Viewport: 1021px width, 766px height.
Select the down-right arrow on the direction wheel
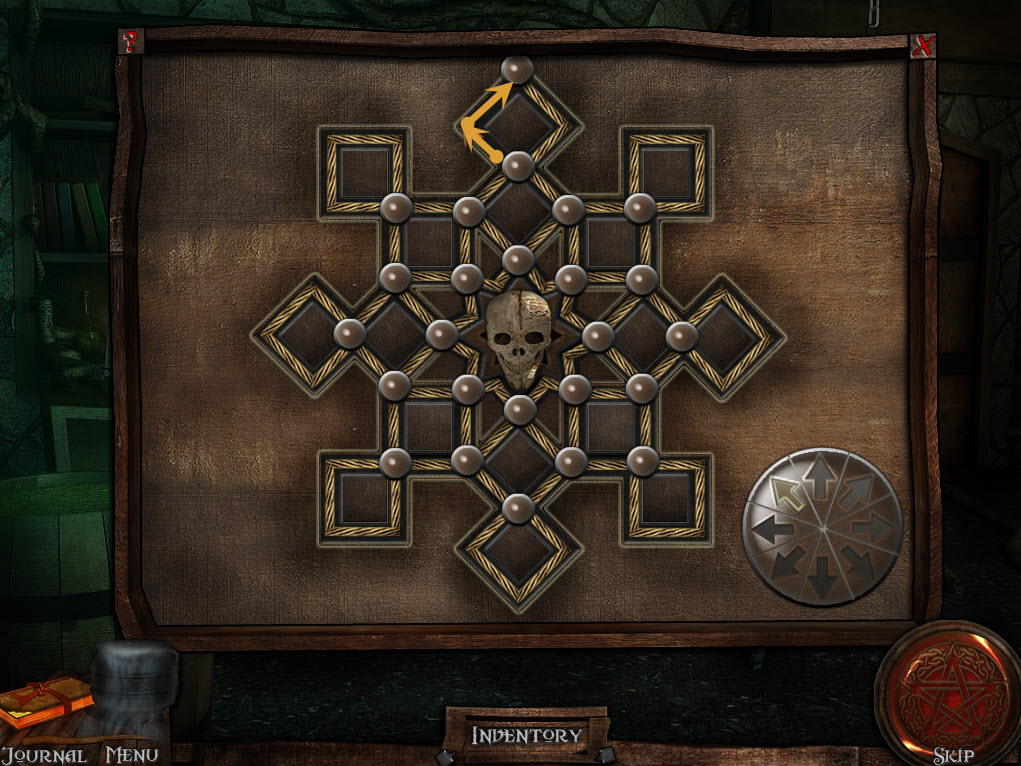click(857, 562)
